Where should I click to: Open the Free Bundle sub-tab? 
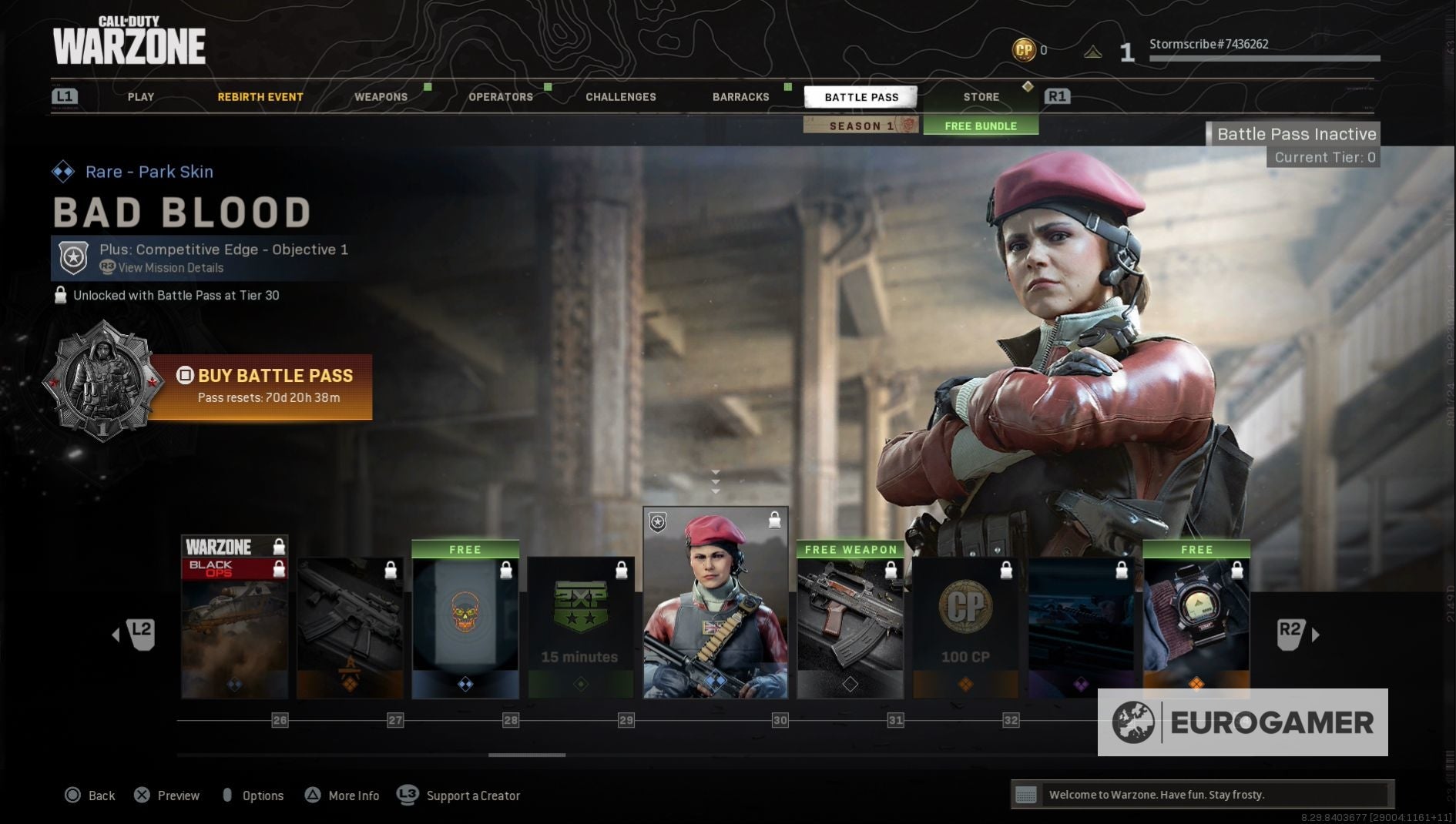point(981,126)
